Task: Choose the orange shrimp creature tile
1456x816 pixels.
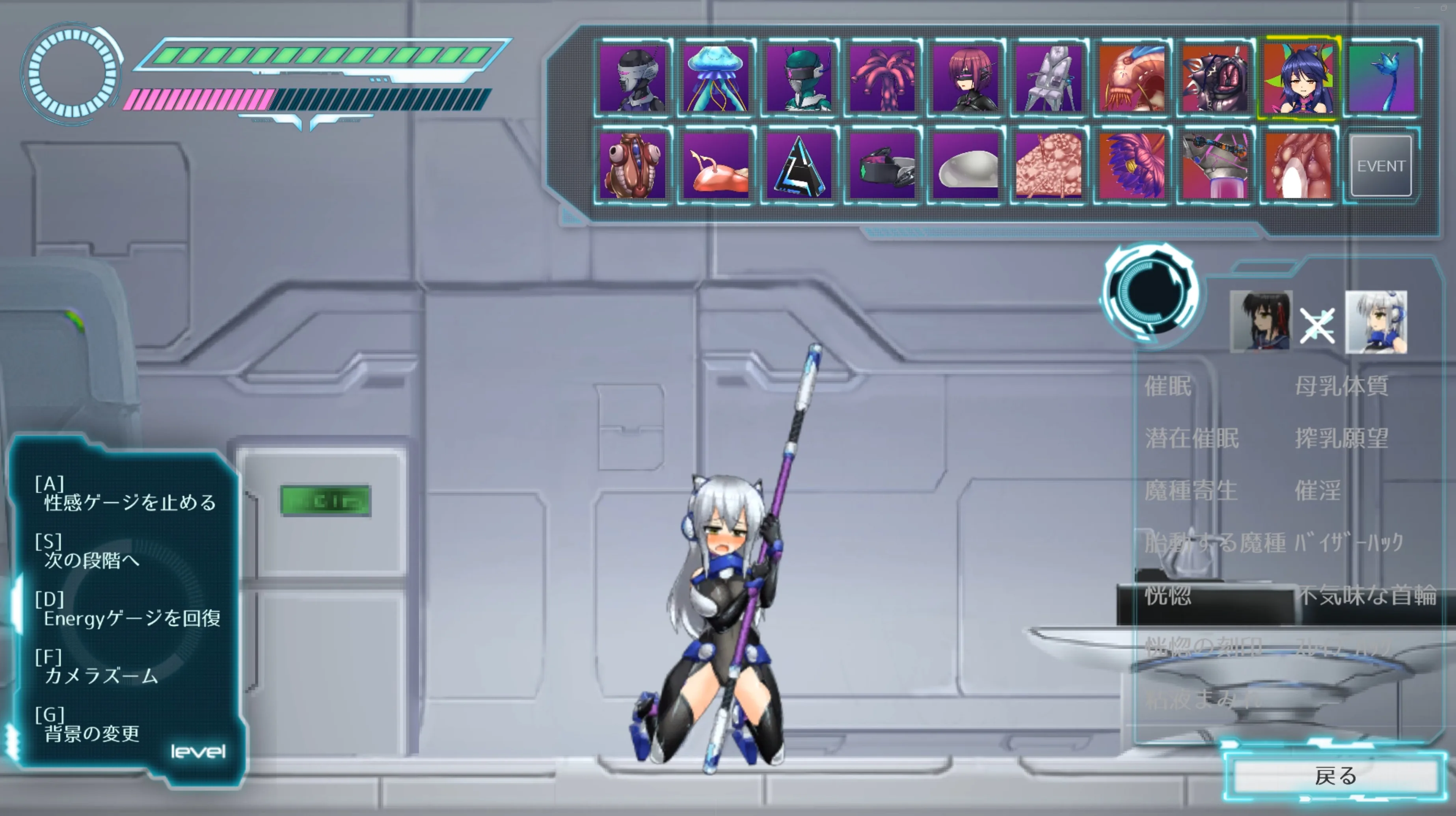Action: click(1132, 79)
